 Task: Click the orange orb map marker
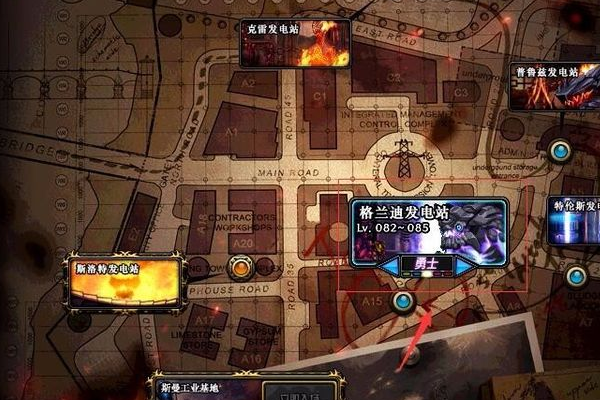[x=239, y=267]
